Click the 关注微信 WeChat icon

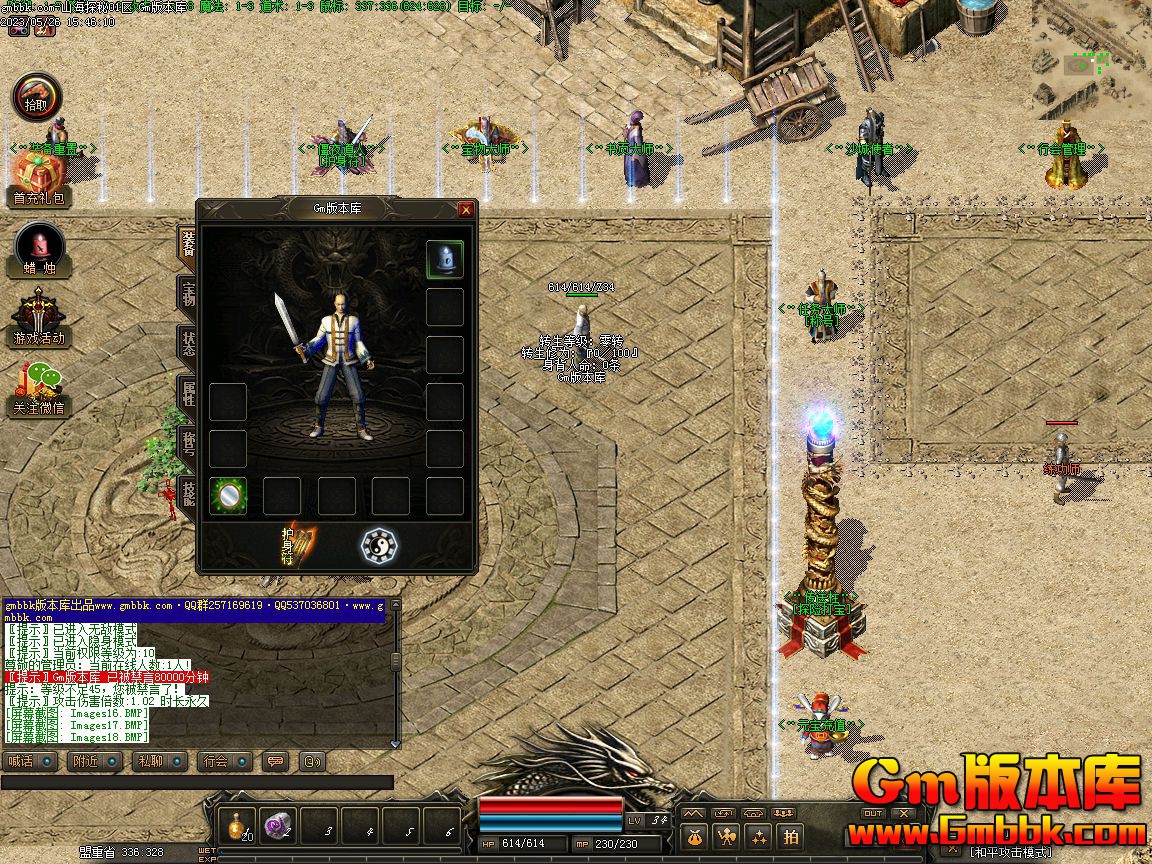39,389
